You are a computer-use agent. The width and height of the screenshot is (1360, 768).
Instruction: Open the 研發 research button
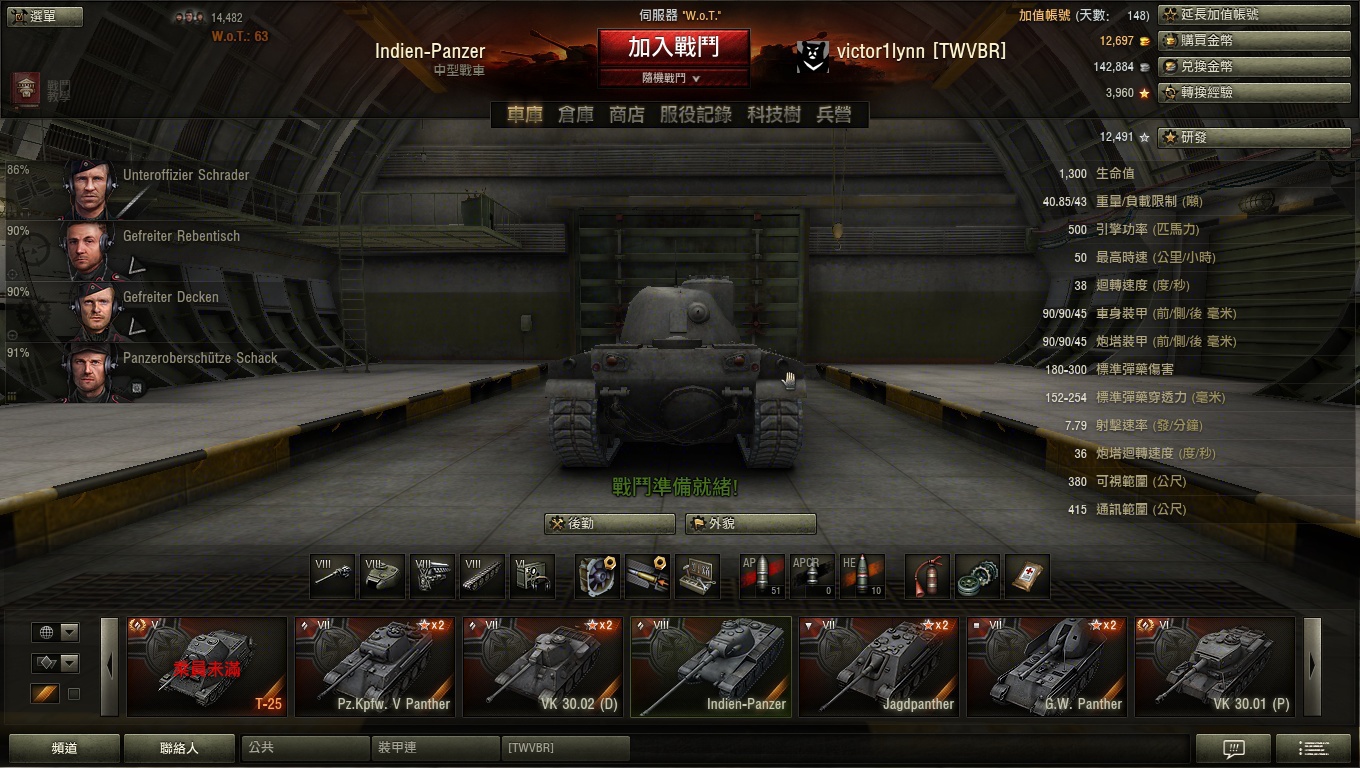1254,137
